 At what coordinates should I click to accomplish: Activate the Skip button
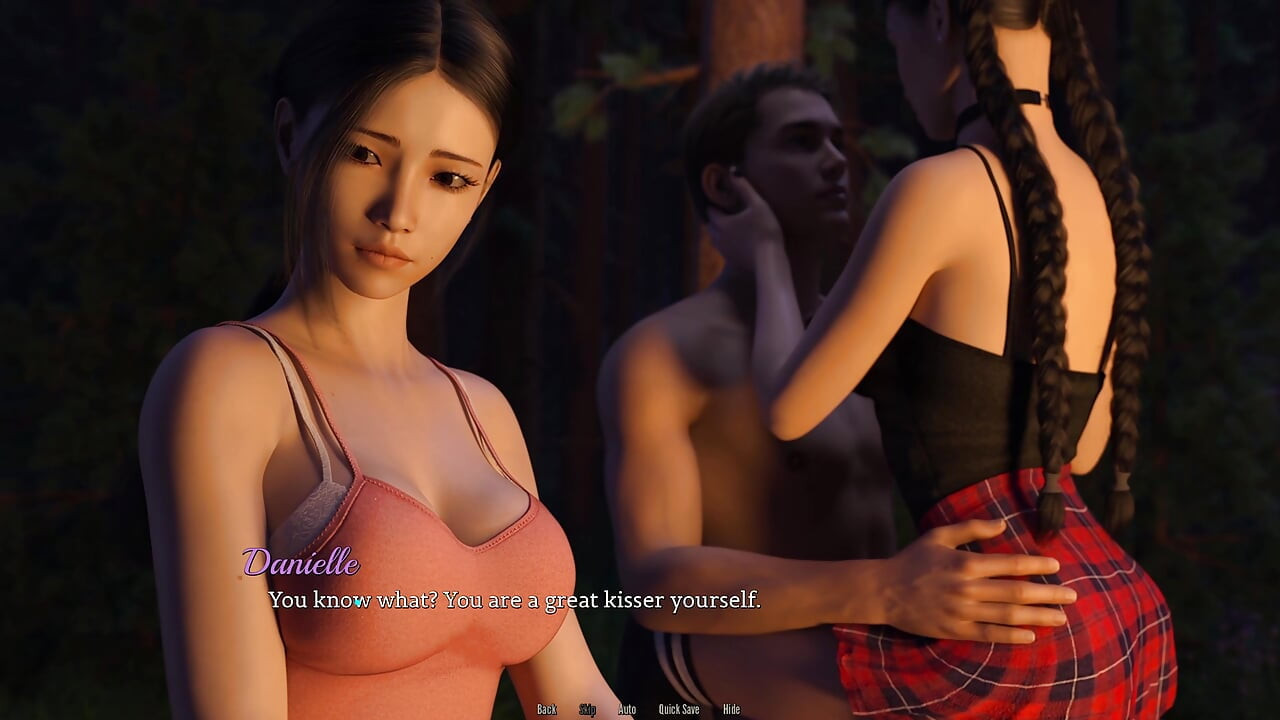[587, 709]
